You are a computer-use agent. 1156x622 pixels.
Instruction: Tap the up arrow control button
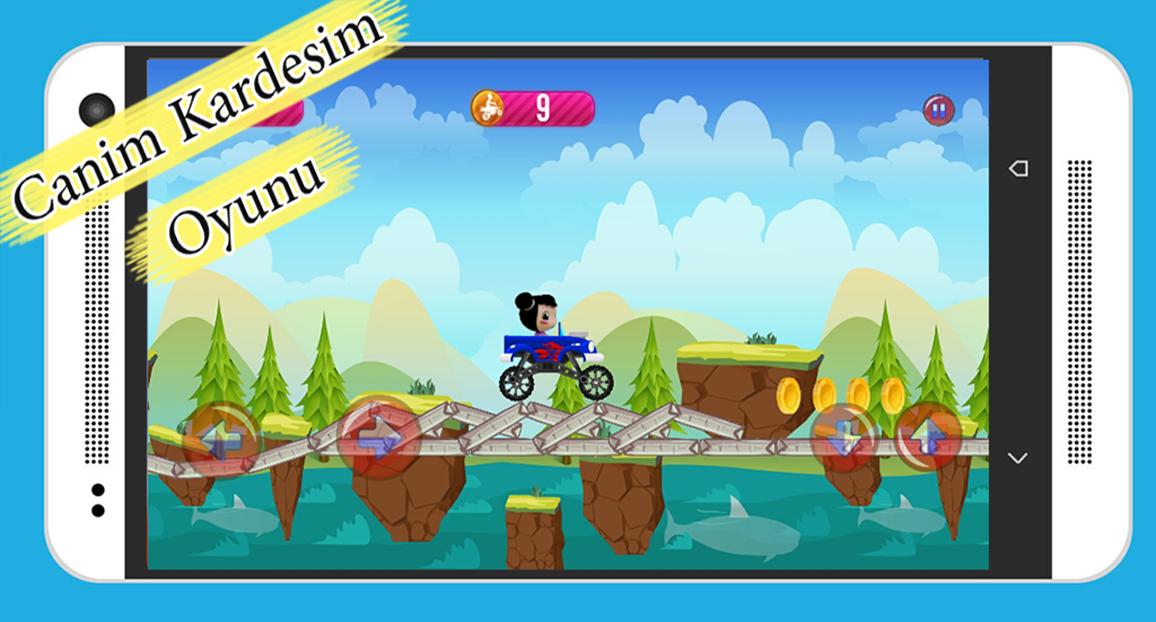coord(929,436)
